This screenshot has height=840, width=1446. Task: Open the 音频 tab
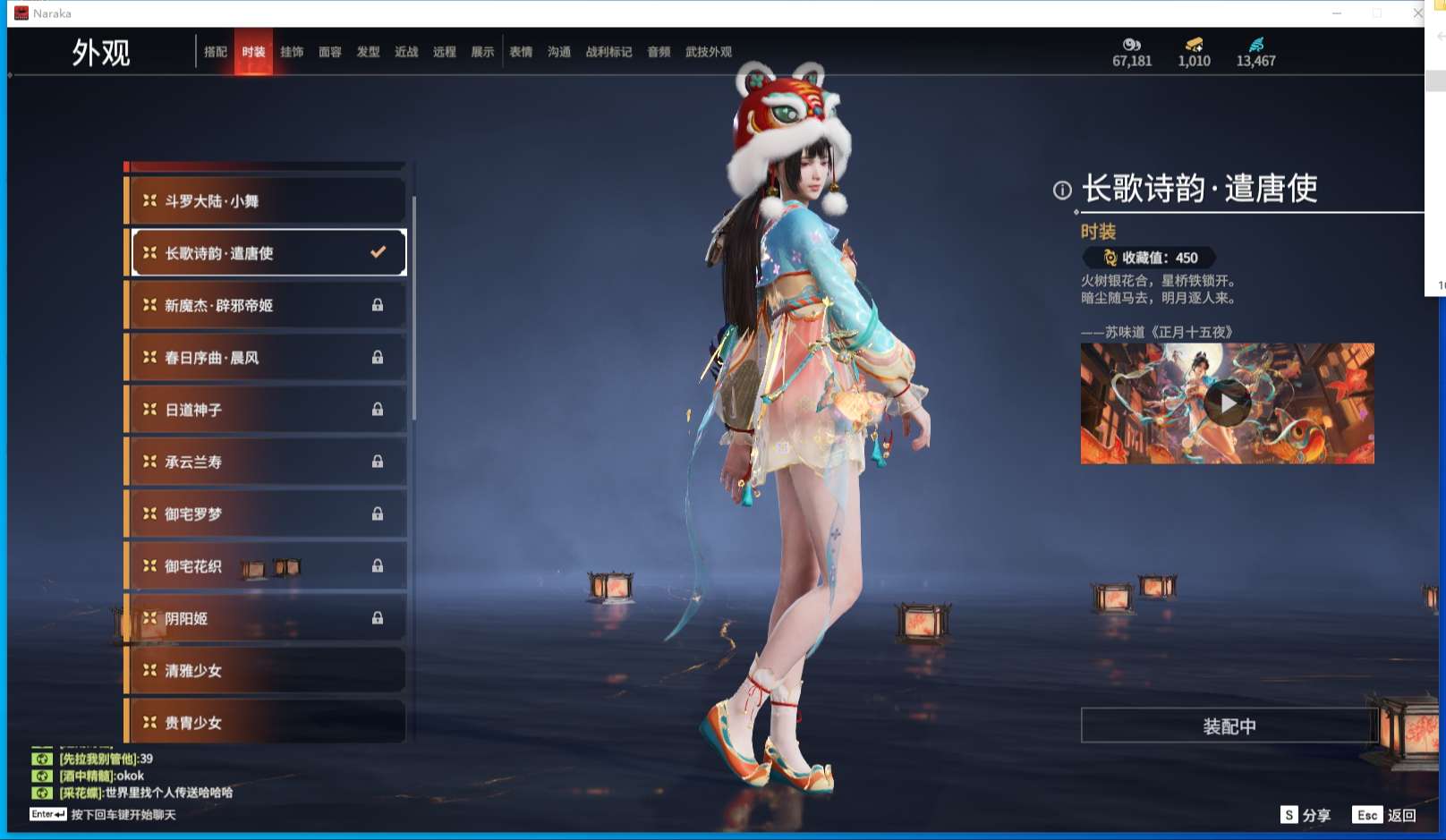pyautogui.click(x=658, y=51)
